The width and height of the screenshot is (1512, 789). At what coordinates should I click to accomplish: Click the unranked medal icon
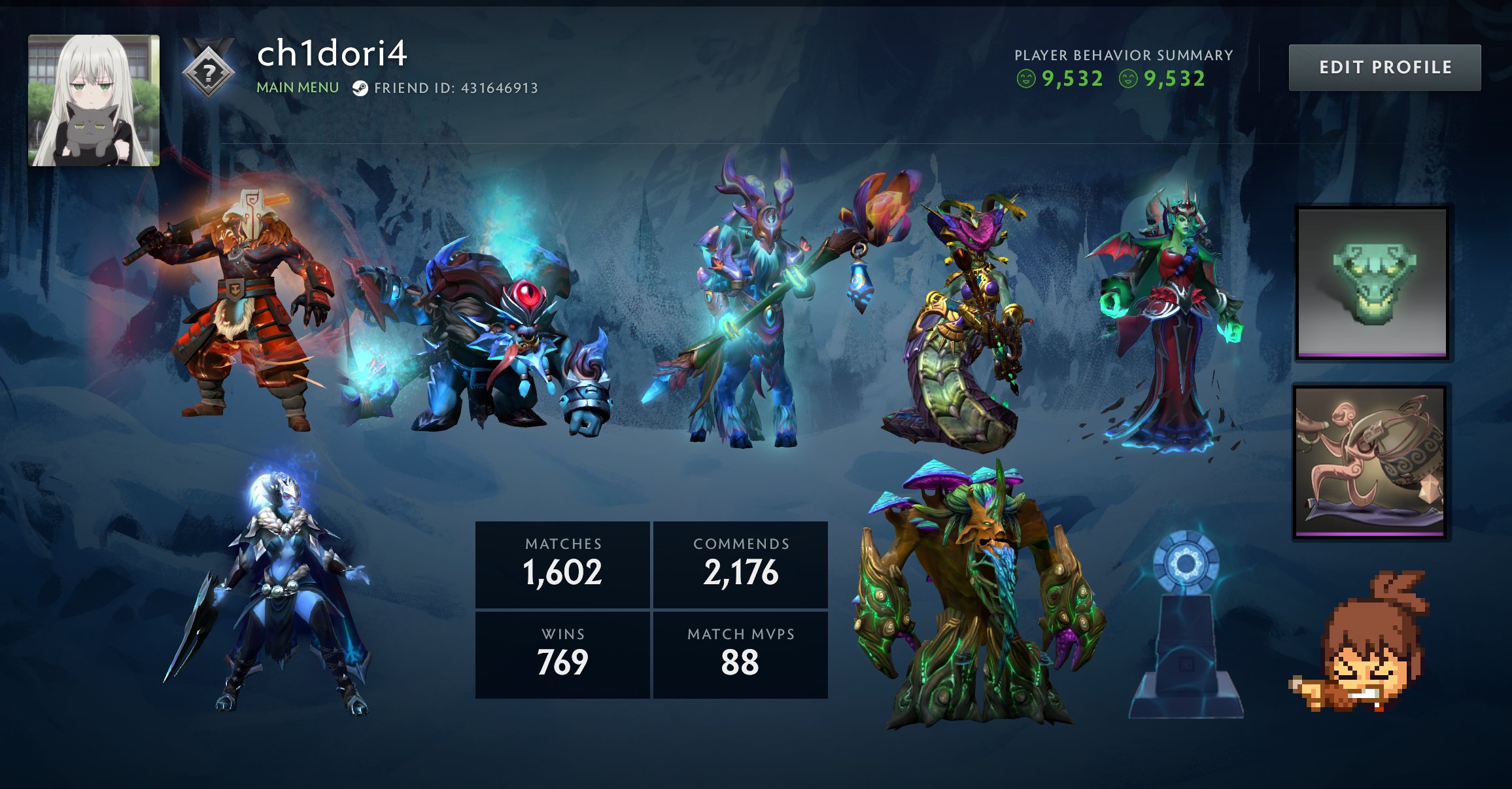(208, 72)
